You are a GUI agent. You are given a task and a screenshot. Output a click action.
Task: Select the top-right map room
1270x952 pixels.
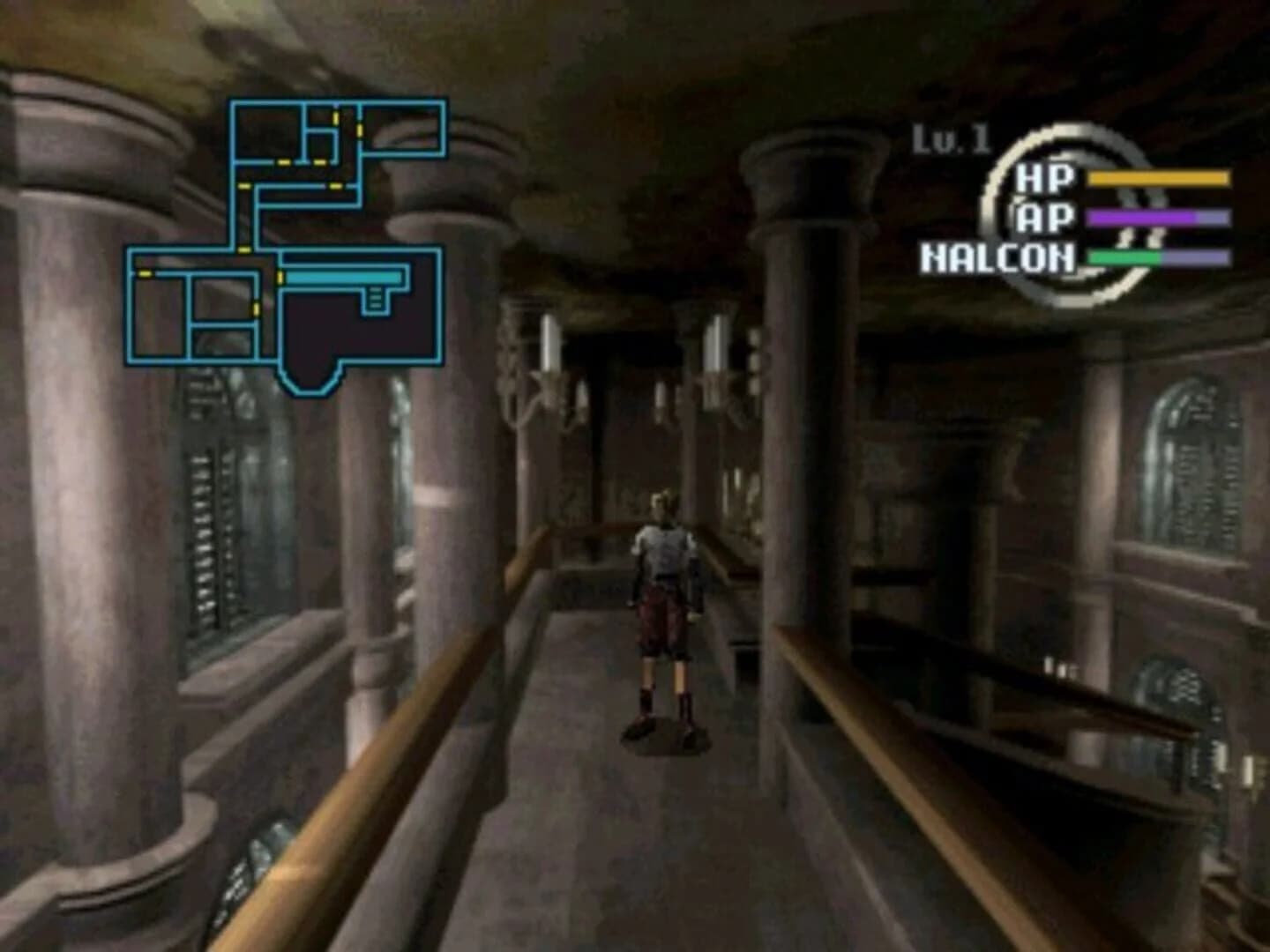405,128
